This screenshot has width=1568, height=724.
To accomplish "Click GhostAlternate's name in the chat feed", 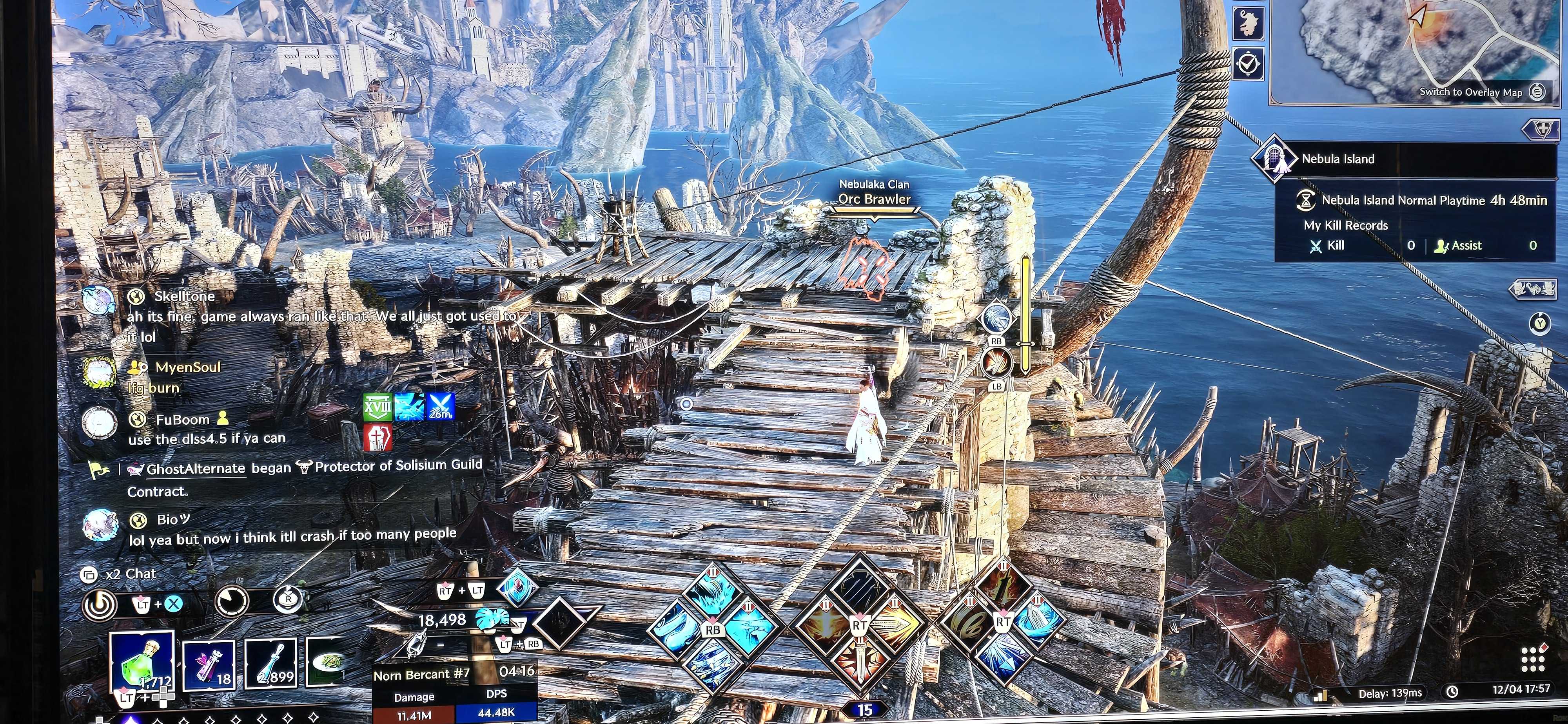I will click(x=195, y=469).
